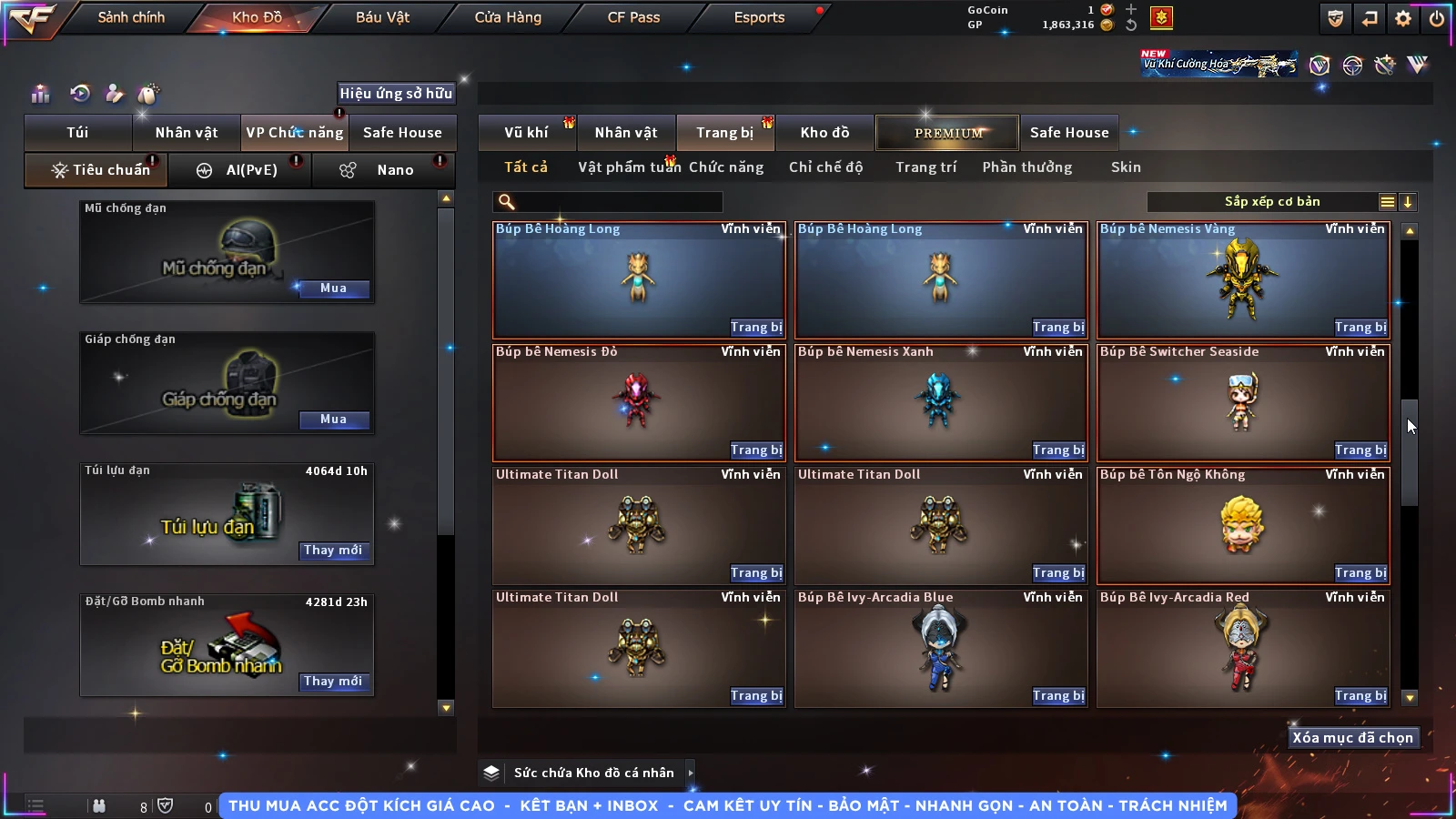The height and width of the screenshot is (819, 1456).
Task: Renew the Túi lựu đạn item
Action: pyautogui.click(x=333, y=551)
